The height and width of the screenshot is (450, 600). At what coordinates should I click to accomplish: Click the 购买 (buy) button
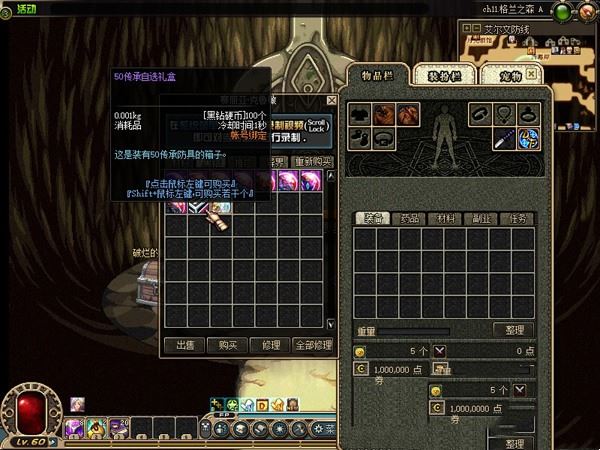(227, 345)
